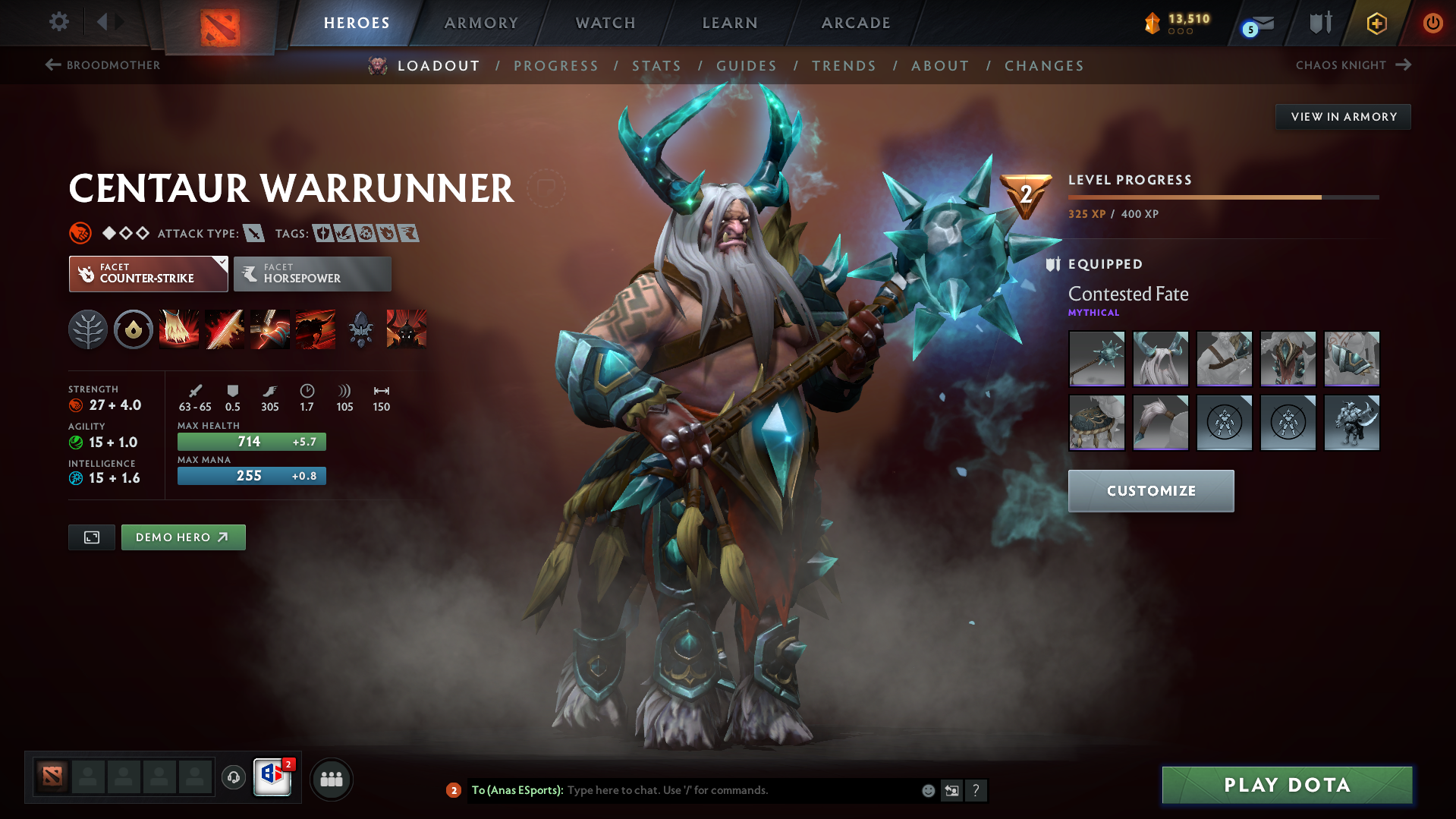Select the Double Edge ability icon
Viewport: 1456px width, 819px height.
click(225, 329)
